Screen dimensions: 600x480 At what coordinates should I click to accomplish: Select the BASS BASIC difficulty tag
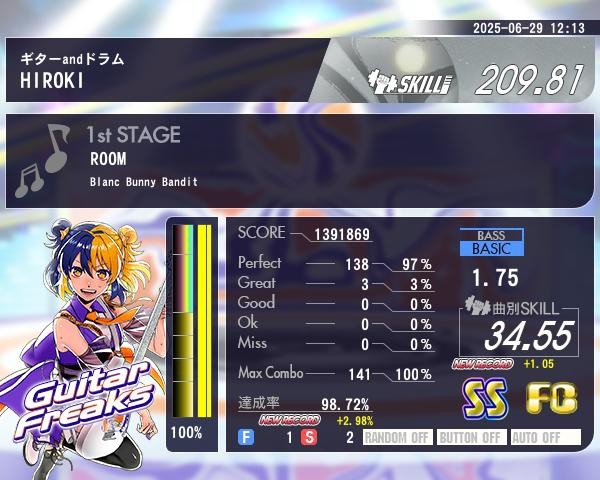[x=491, y=242]
